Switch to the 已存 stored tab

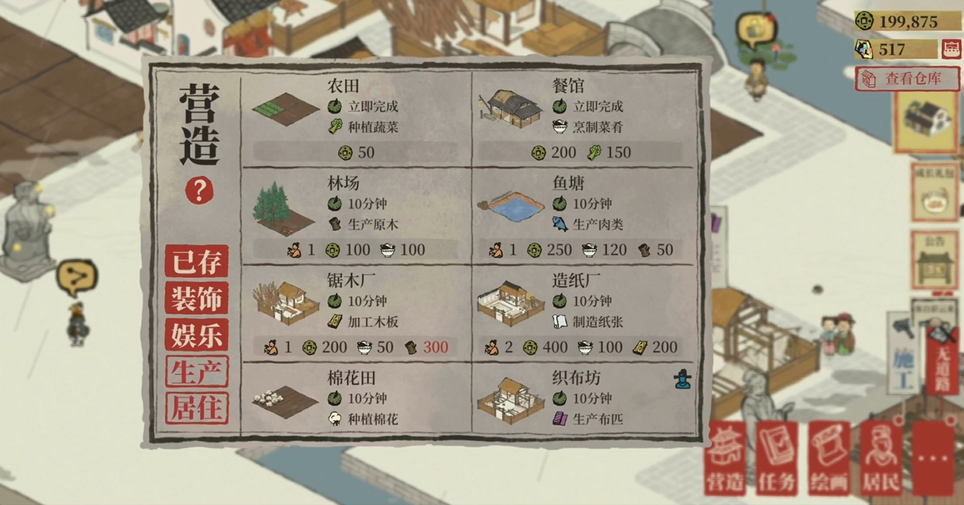[197, 262]
